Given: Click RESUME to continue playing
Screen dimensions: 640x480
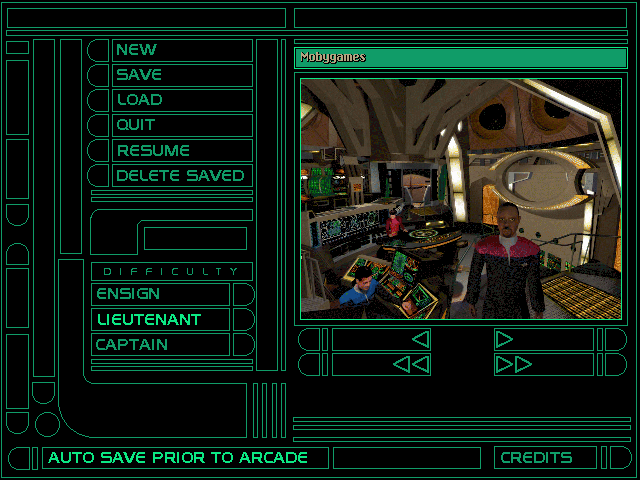Looking at the screenshot, I should pyautogui.click(x=181, y=151).
